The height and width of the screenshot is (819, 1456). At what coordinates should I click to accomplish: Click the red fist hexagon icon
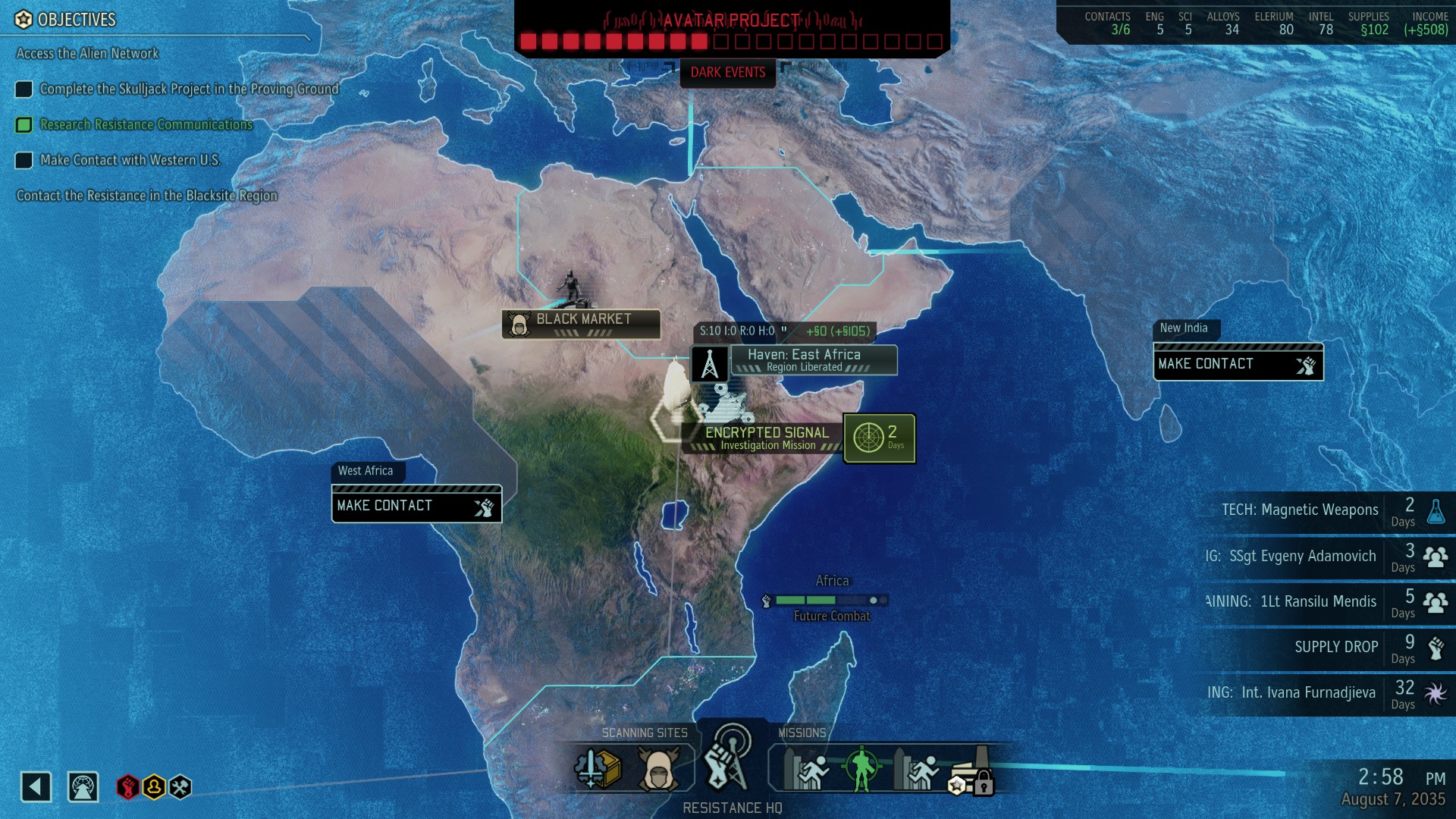(127, 786)
